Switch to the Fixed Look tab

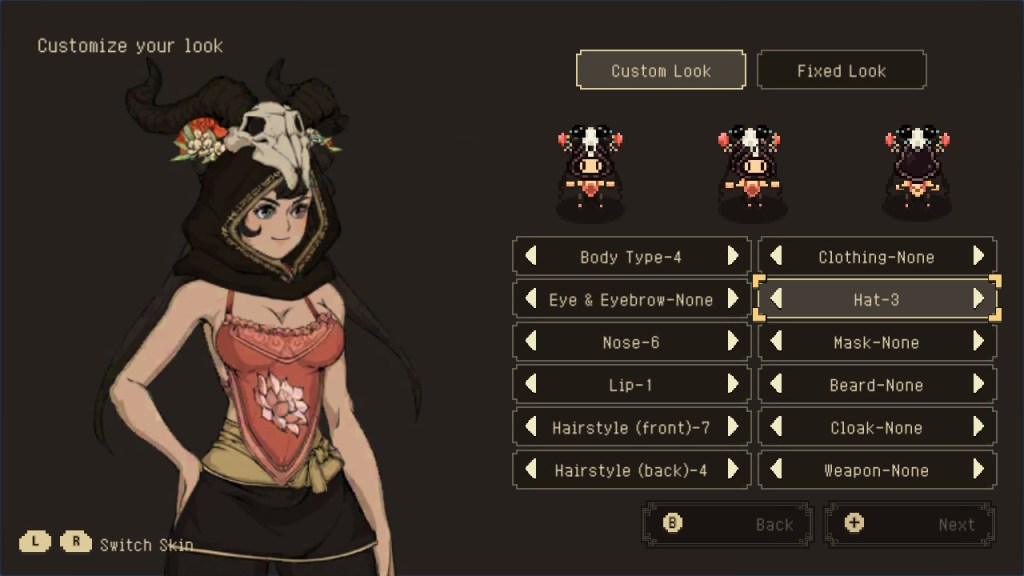(841, 71)
